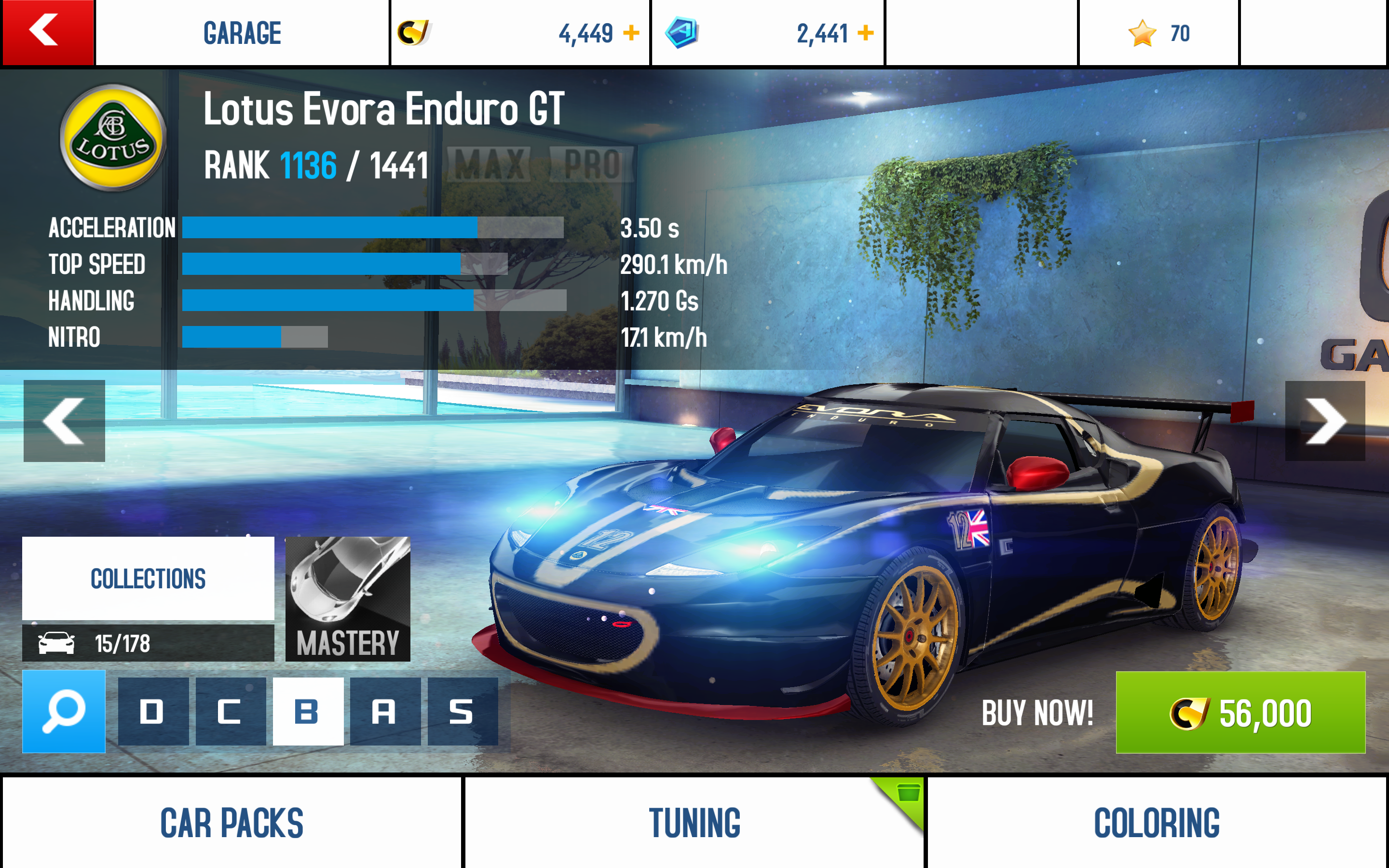Open the Mastery challenges tile
This screenshot has width=1389, height=868.
pos(348,599)
